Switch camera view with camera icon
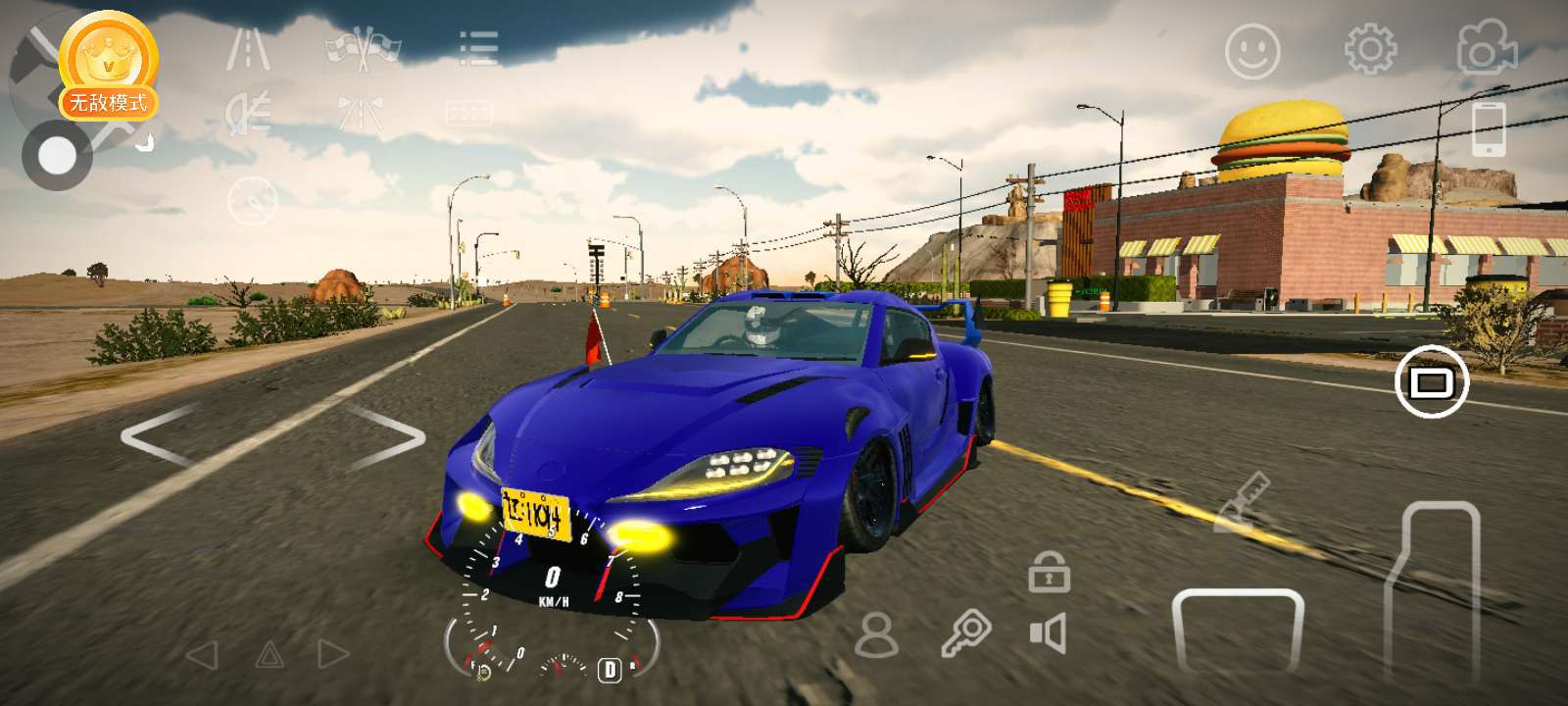The height and width of the screenshot is (706, 1568). (x=1486, y=48)
